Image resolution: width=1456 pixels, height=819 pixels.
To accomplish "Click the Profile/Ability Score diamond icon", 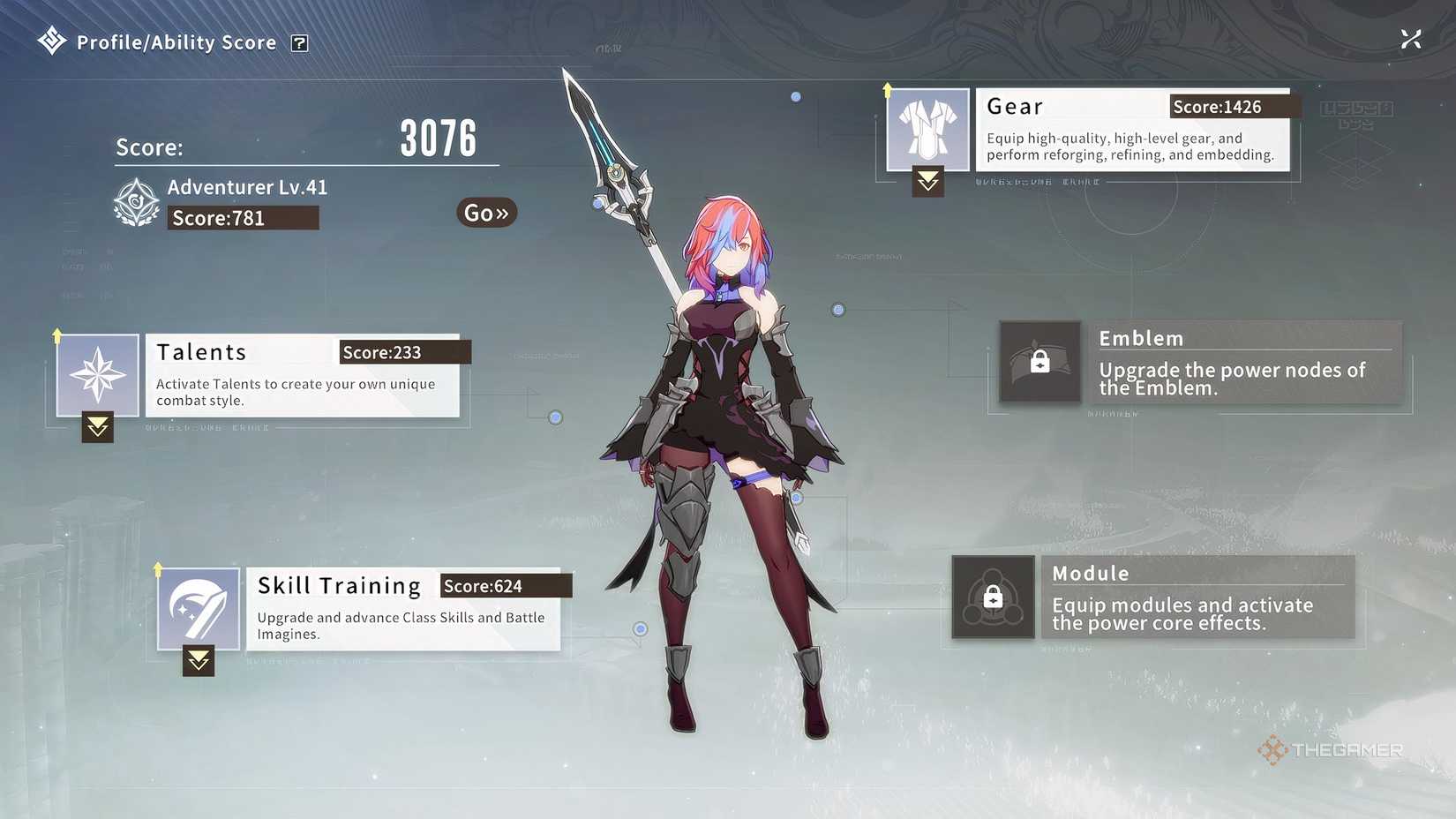I will point(51,40).
